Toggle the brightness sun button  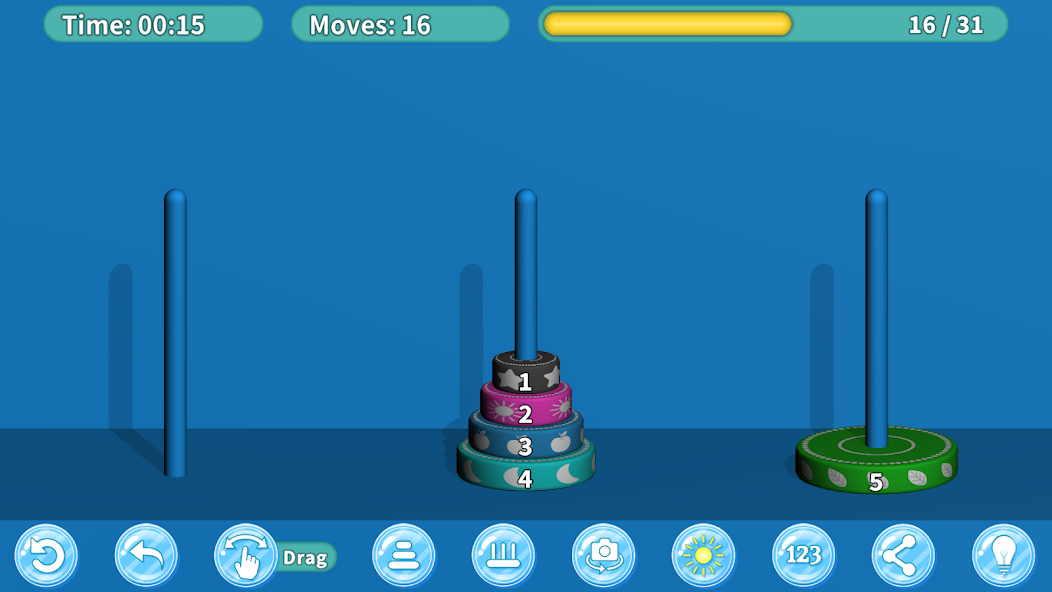click(x=704, y=555)
